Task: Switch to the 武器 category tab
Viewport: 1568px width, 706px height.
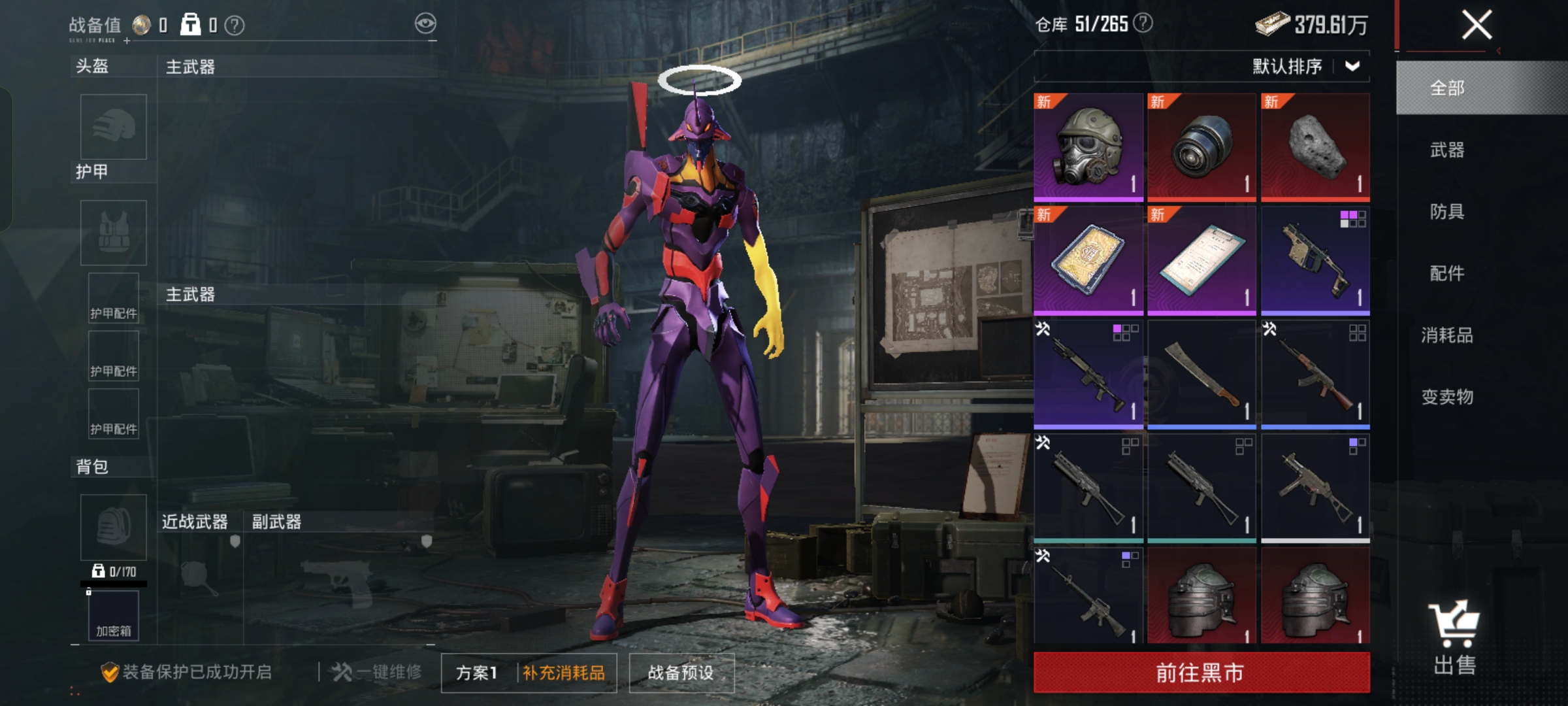Action: [x=1447, y=150]
